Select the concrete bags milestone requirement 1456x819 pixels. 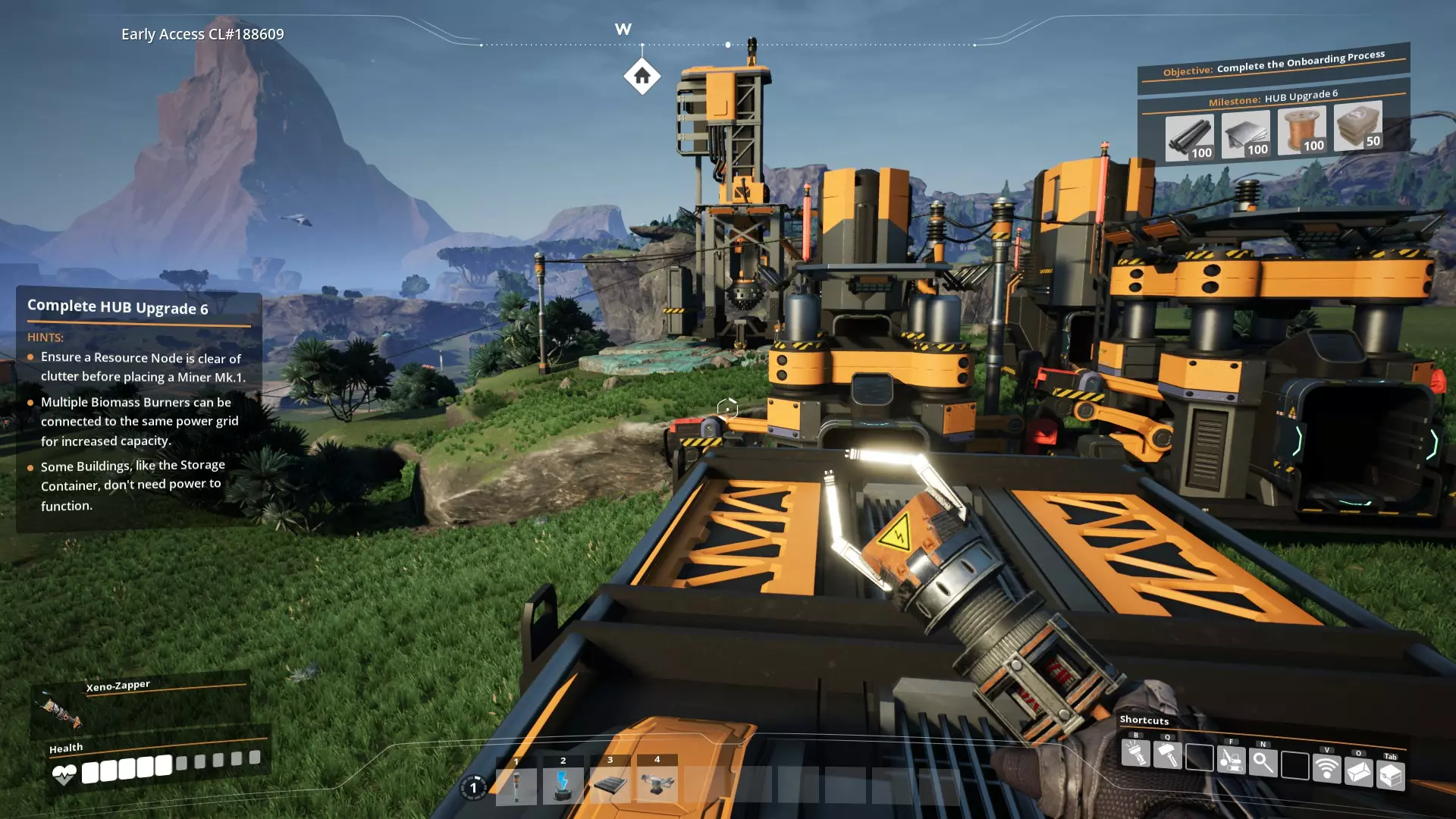1357,125
